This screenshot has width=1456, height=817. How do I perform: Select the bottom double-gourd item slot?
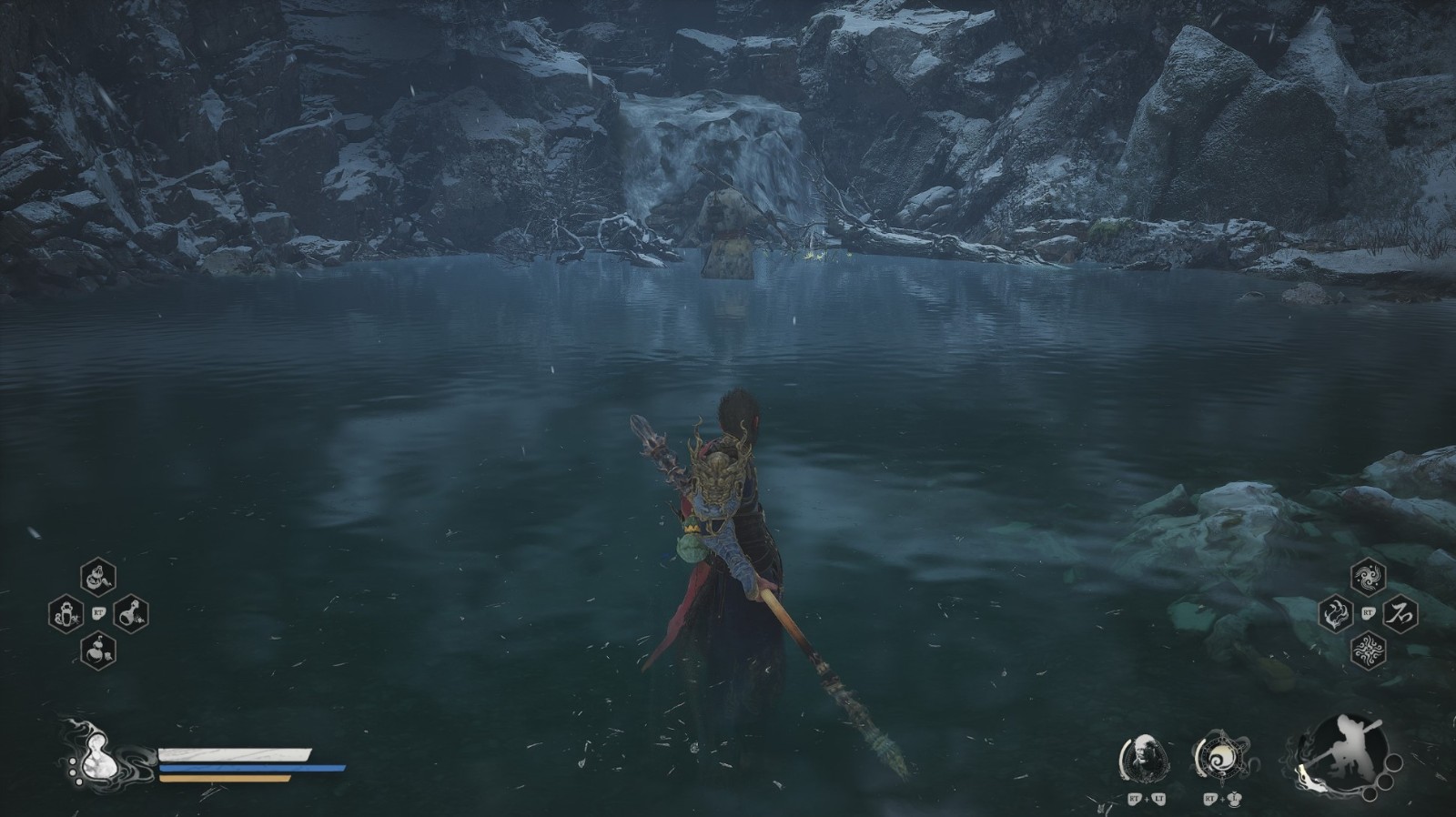[x=97, y=651]
